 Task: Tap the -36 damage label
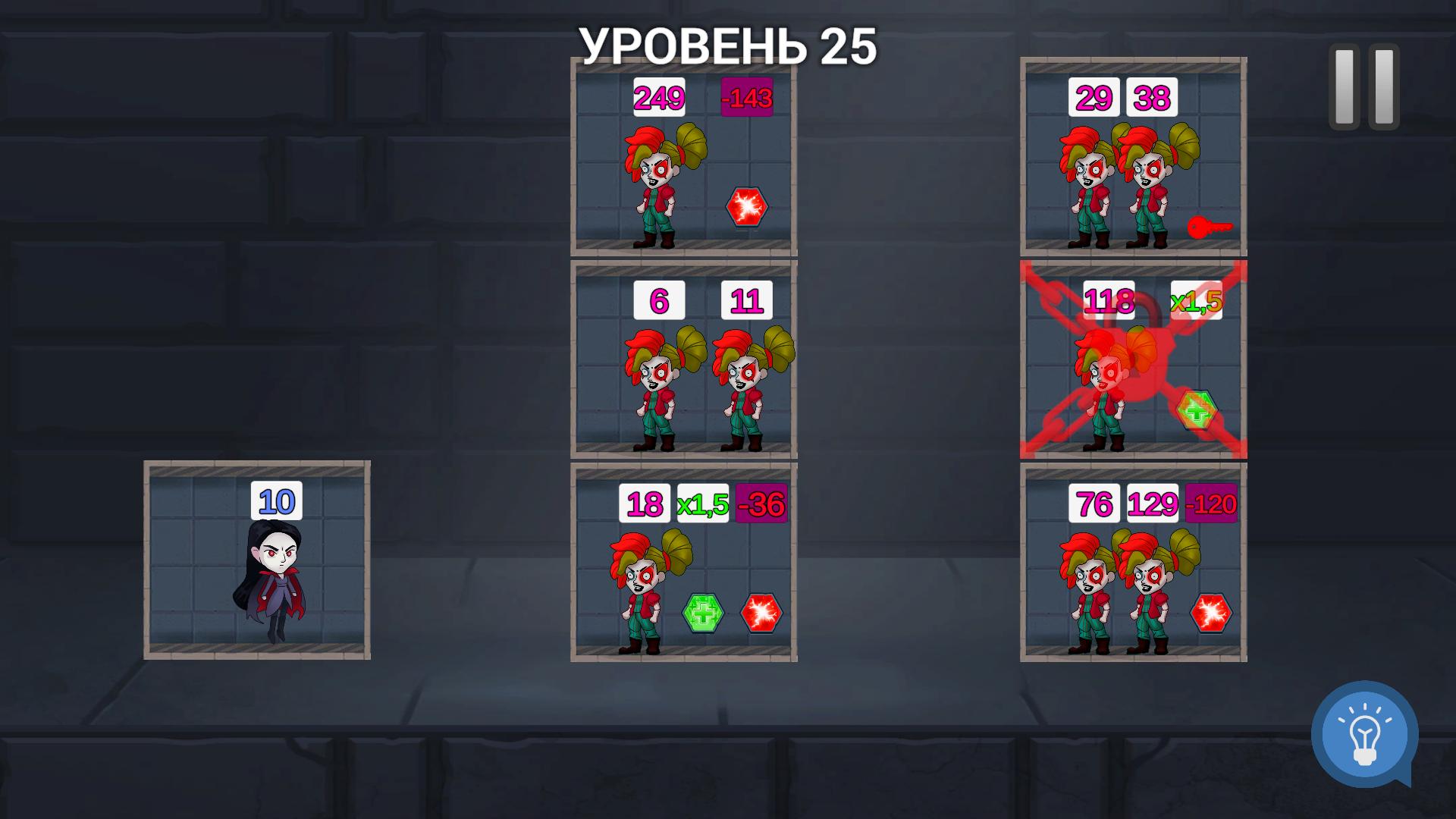[761, 502]
